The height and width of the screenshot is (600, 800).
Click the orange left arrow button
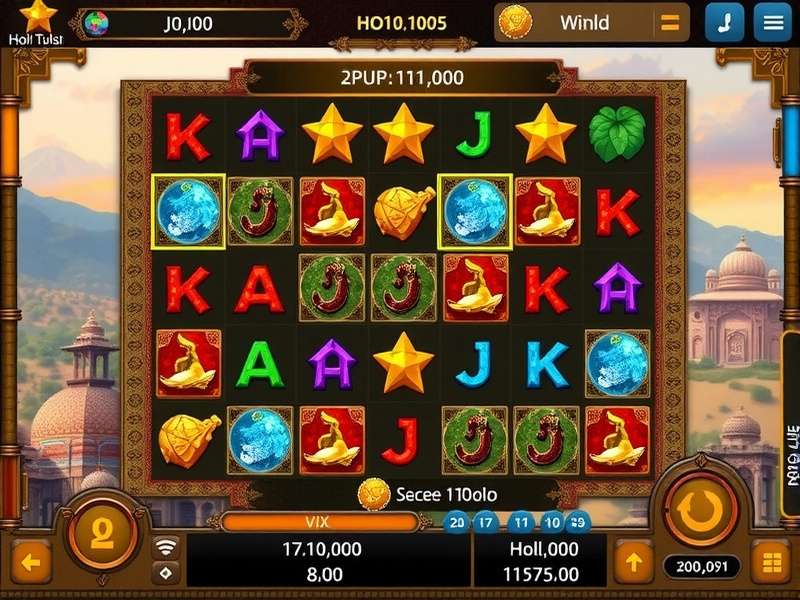pyautogui.click(x=31, y=563)
